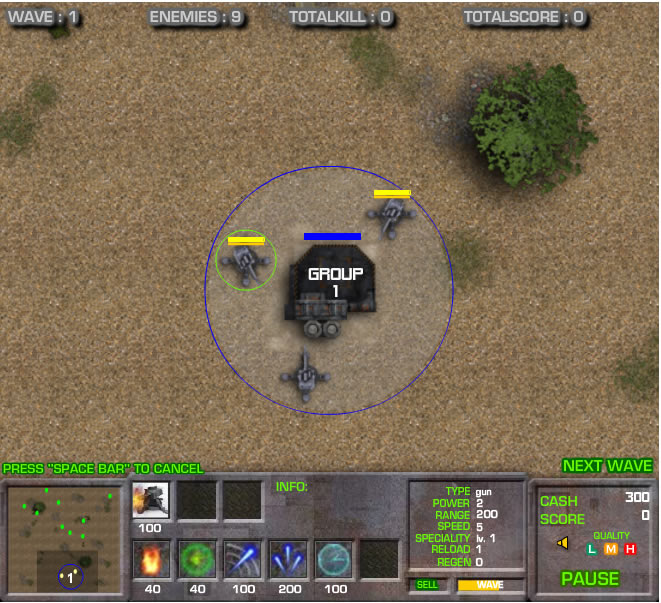661x603 pixels.
Task: Set graphics quality to high
Action: (x=630, y=549)
